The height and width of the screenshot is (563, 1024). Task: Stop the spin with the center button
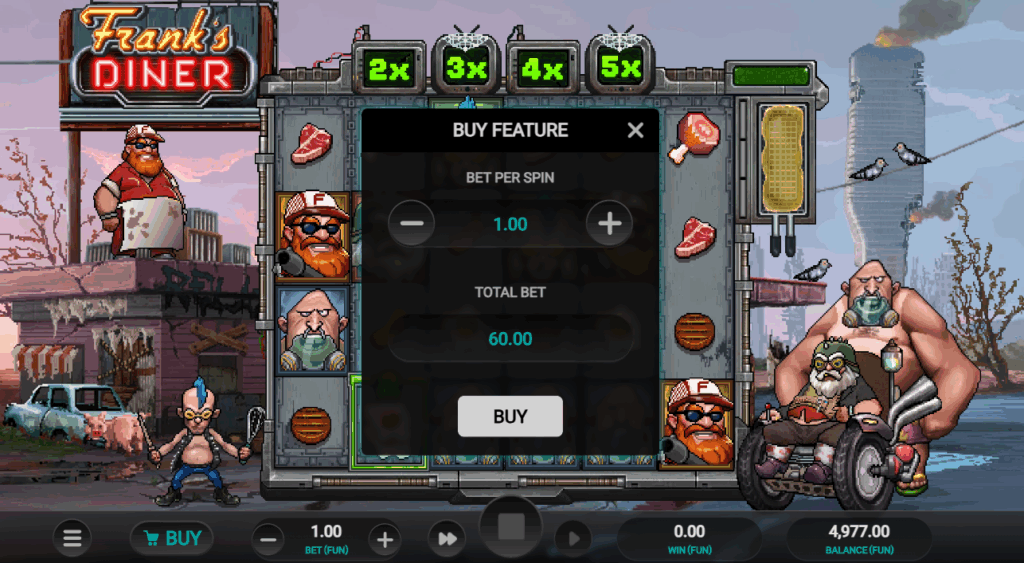pos(511,528)
